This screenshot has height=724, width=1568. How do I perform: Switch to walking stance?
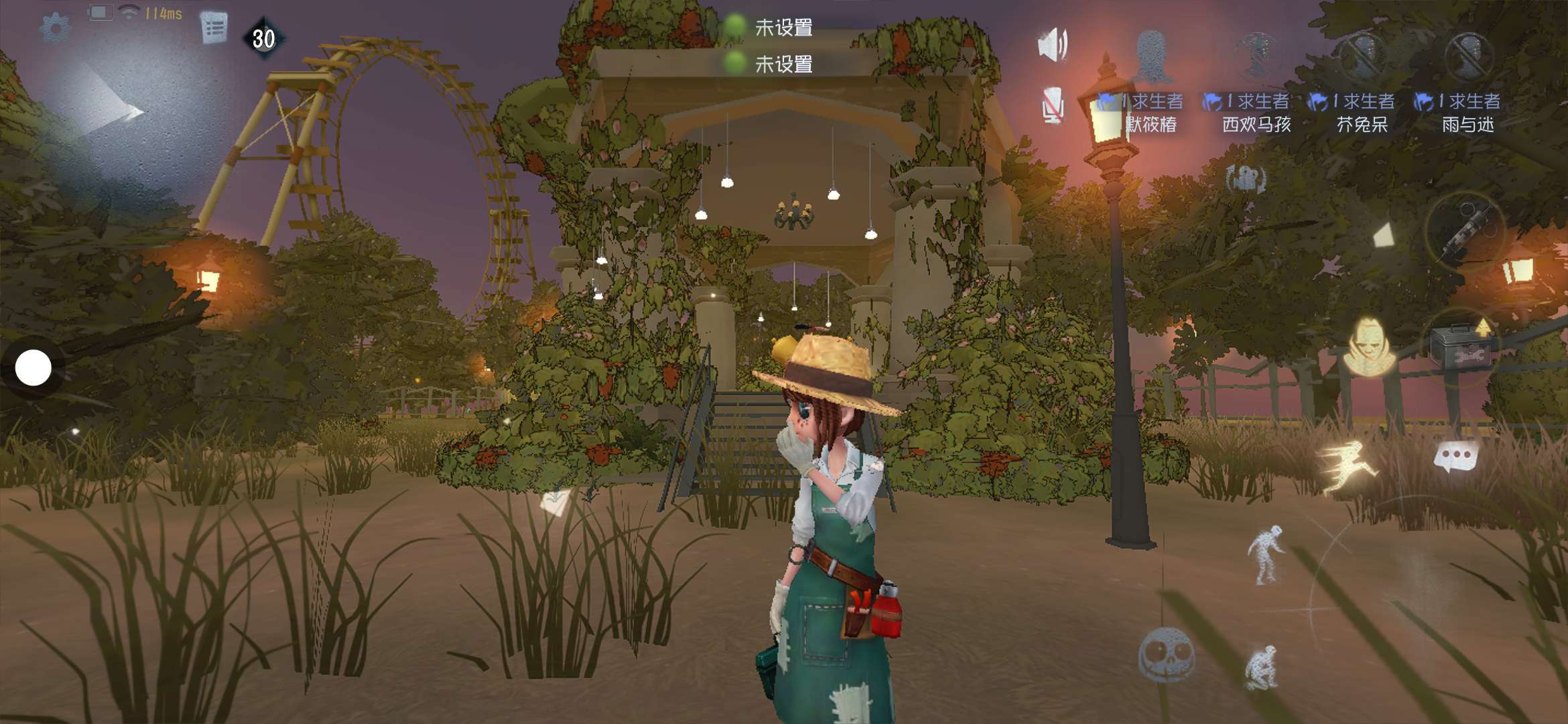1266,554
